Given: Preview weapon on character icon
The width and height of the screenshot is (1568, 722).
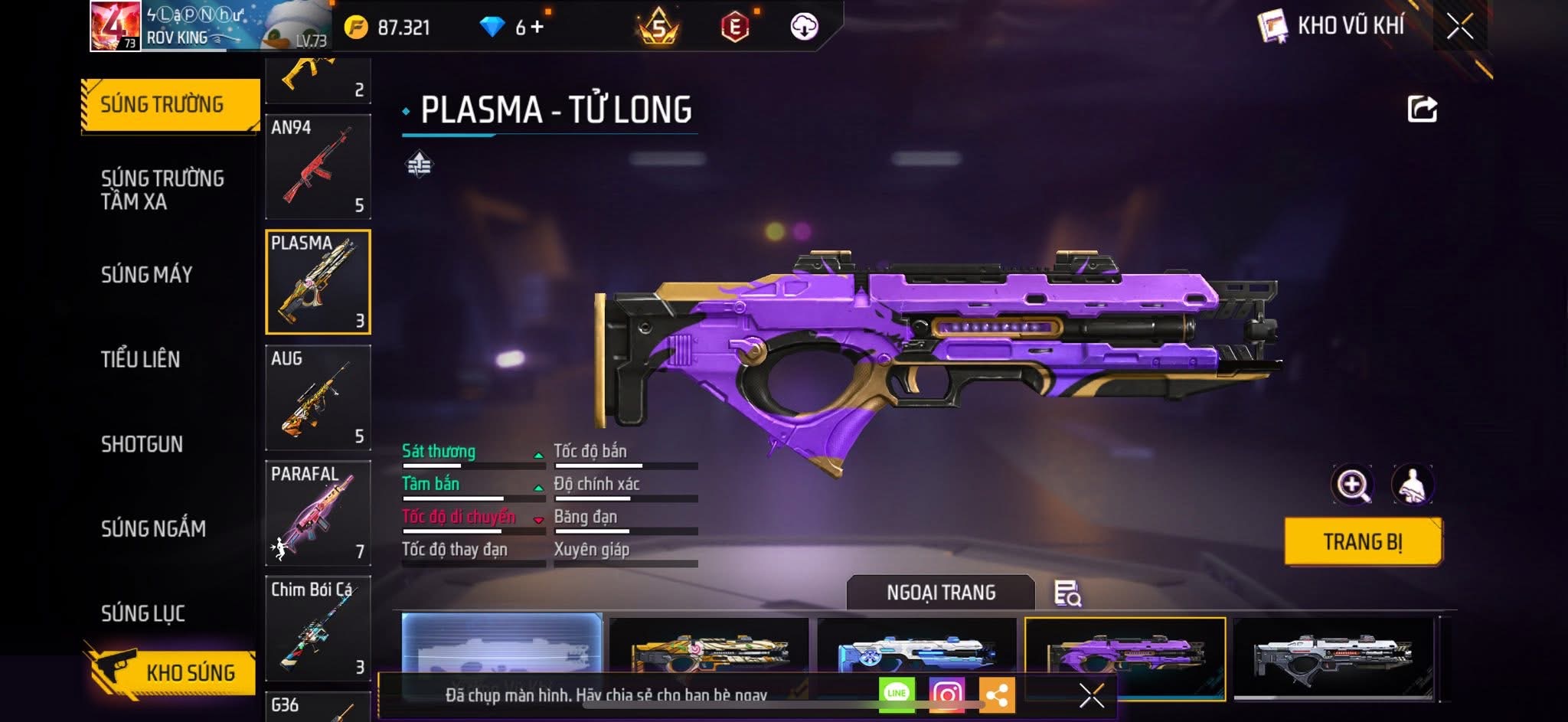Looking at the screenshot, I should point(1413,484).
